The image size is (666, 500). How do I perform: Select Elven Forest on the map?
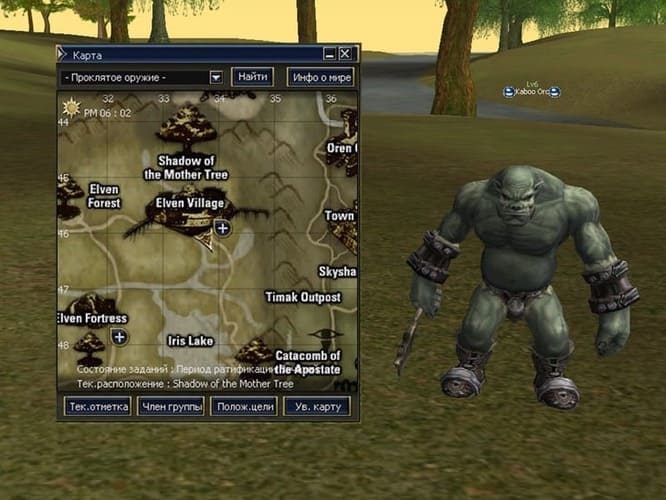pyautogui.click(x=104, y=195)
